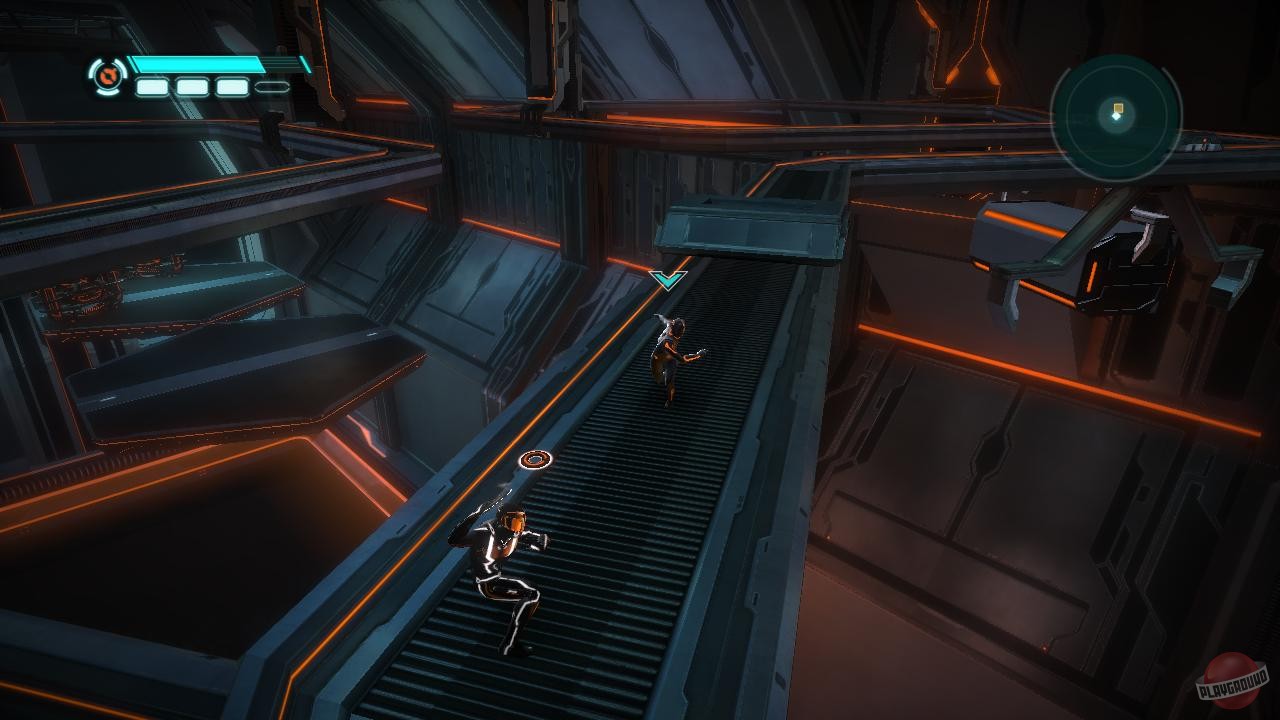Viewport: 1280px width, 720px height.
Task: Click the player position diamond on the minimap
Action: click(1116, 117)
